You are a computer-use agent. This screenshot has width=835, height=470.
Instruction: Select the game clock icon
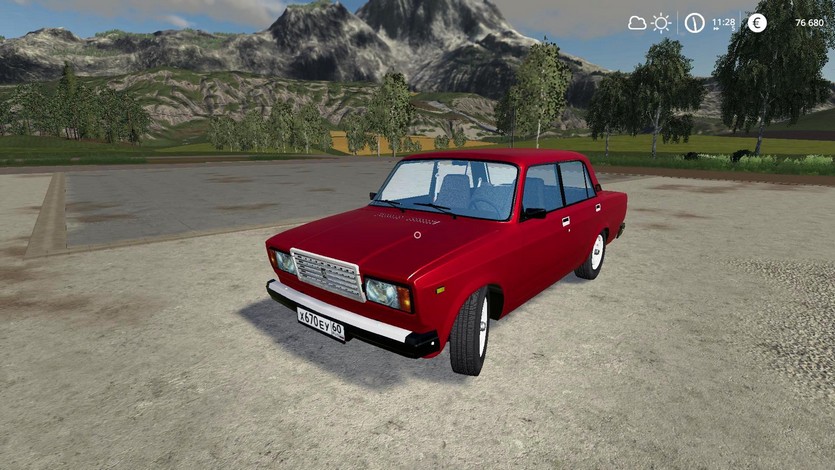(x=694, y=23)
